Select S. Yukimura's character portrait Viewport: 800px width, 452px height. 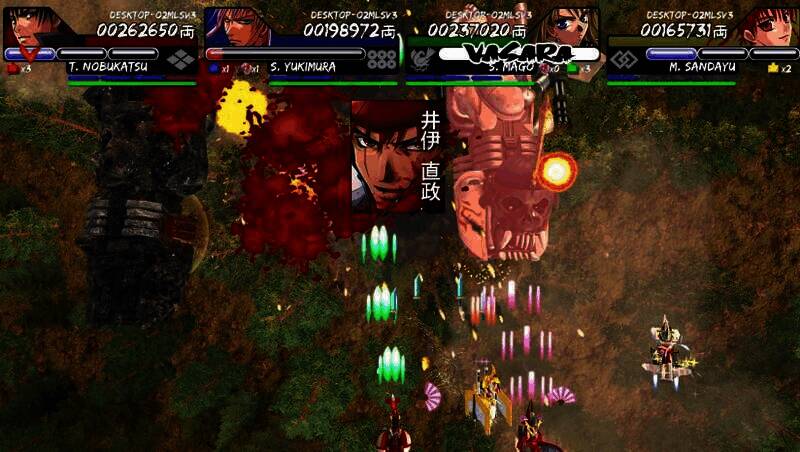(238, 27)
